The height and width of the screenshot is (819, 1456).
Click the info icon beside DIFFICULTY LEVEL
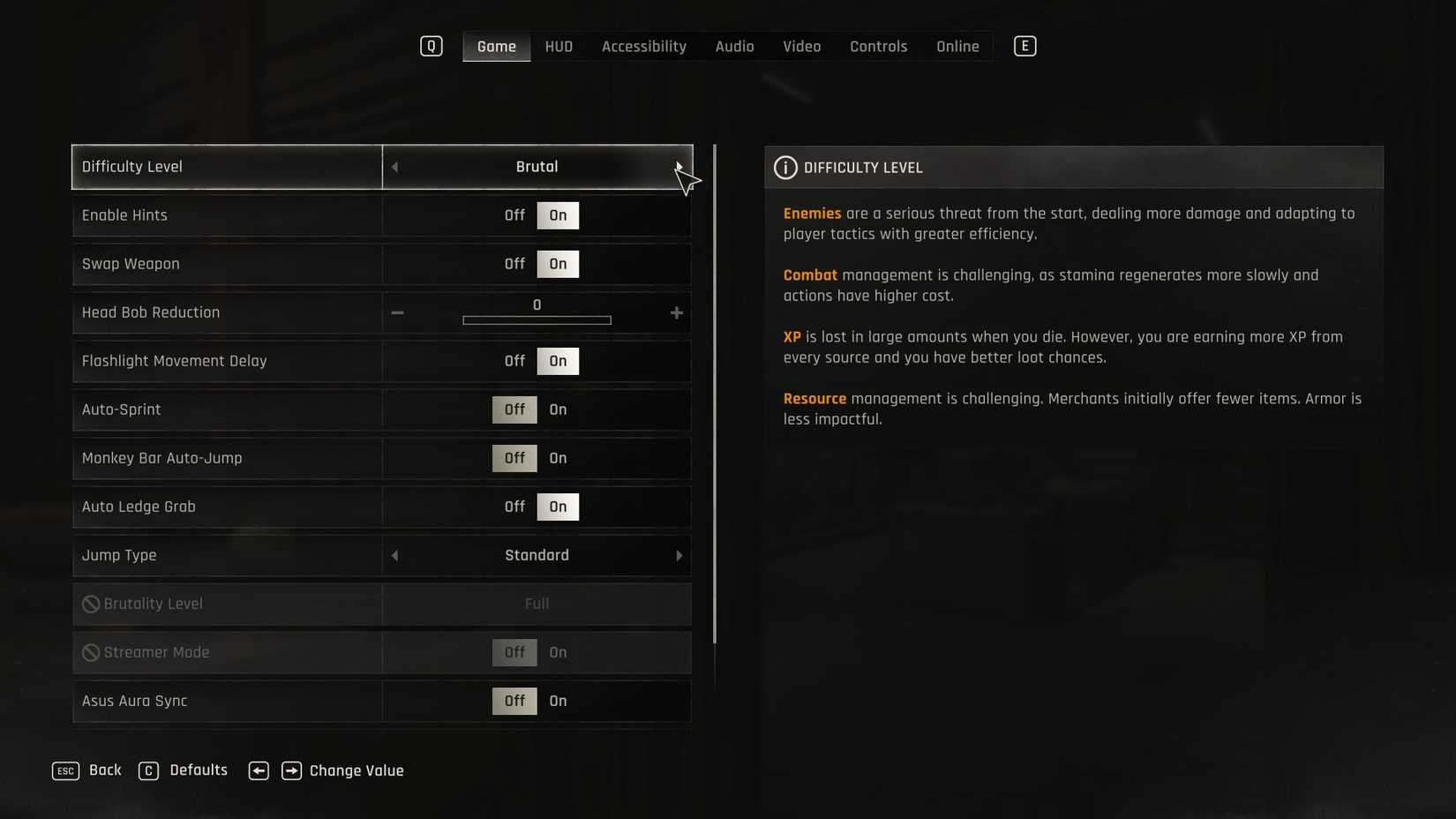point(784,168)
